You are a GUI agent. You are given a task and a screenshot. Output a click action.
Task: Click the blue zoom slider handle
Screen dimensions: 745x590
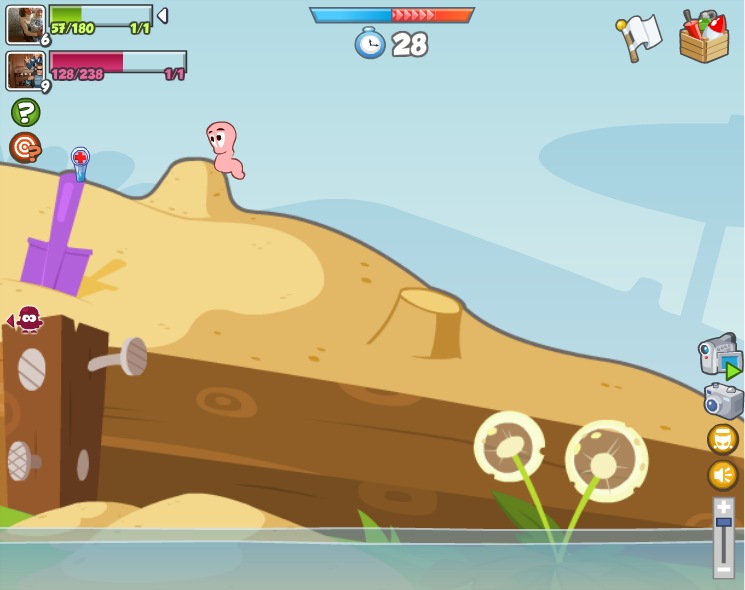point(723,522)
